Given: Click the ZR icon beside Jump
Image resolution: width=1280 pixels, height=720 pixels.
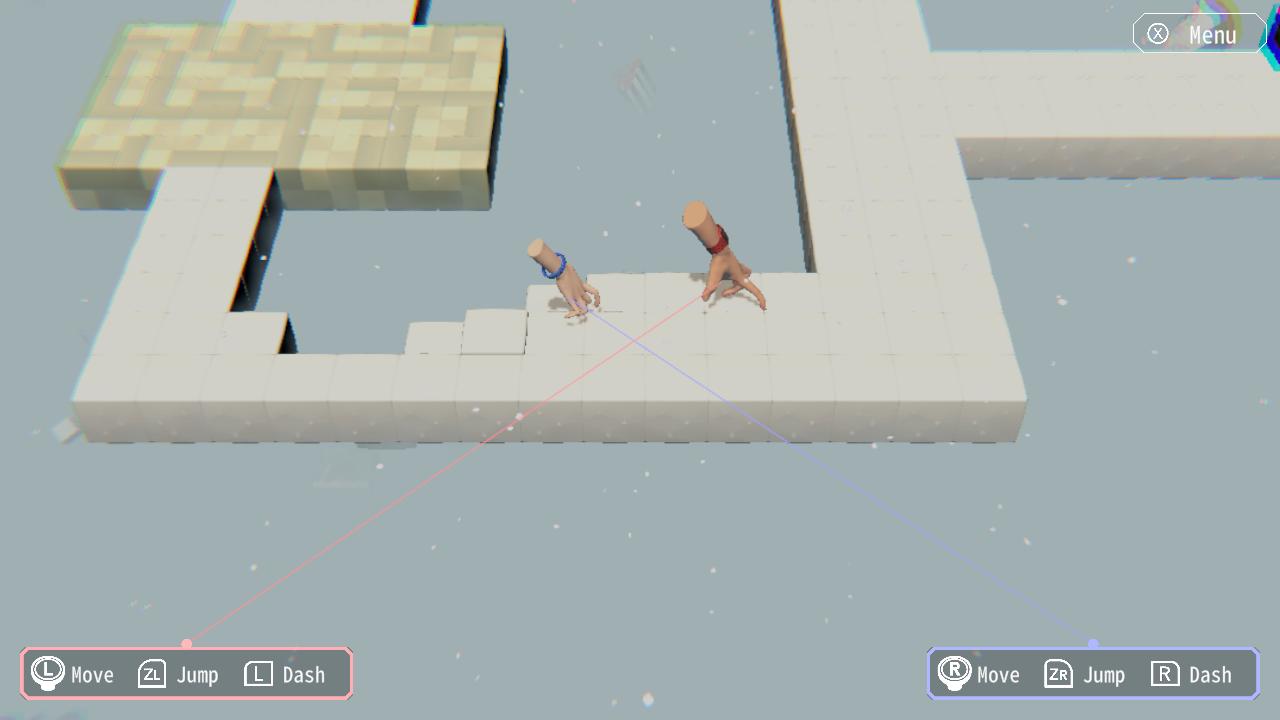Looking at the screenshot, I should tap(1058, 674).
